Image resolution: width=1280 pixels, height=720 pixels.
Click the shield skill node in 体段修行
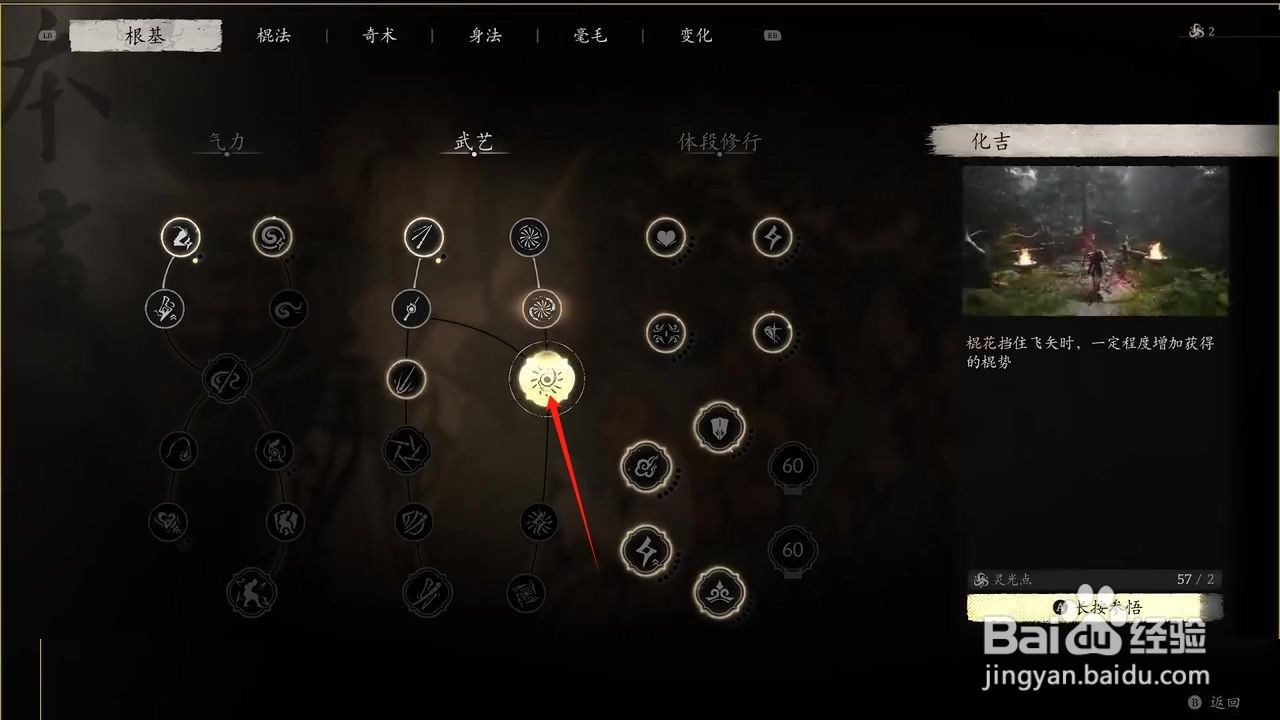(x=717, y=425)
